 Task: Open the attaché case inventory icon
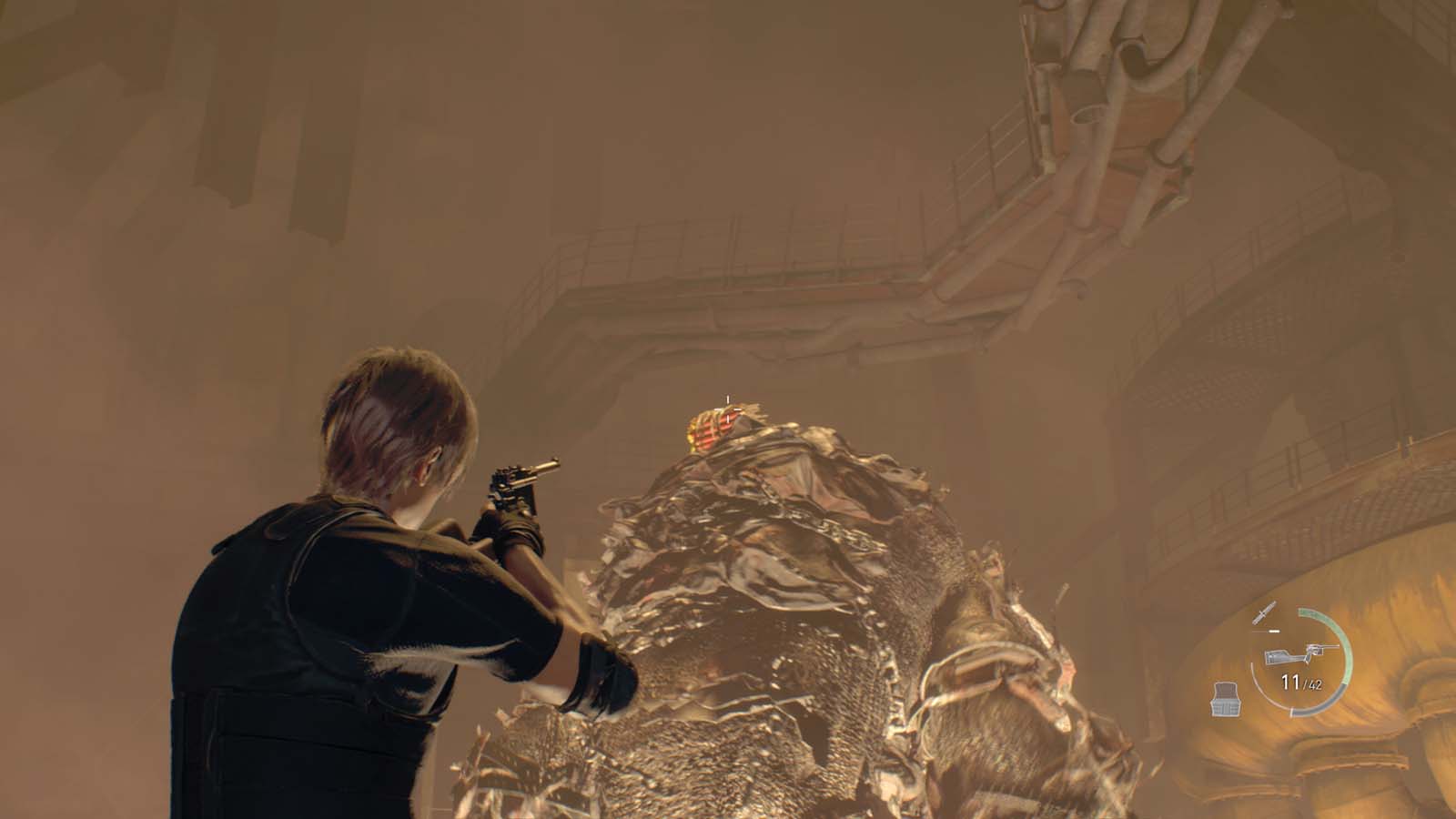pyautogui.click(x=1227, y=699)
